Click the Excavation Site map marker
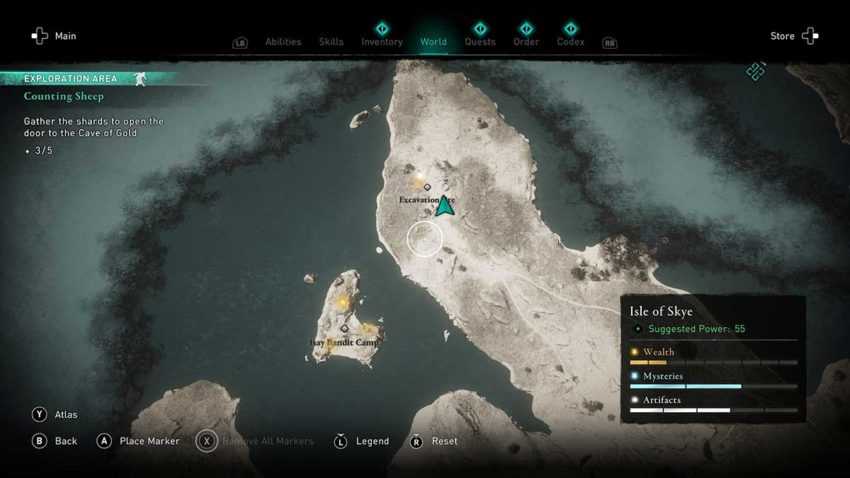The width and height of the screenshot is (850, 478). [x=427, y=187]
